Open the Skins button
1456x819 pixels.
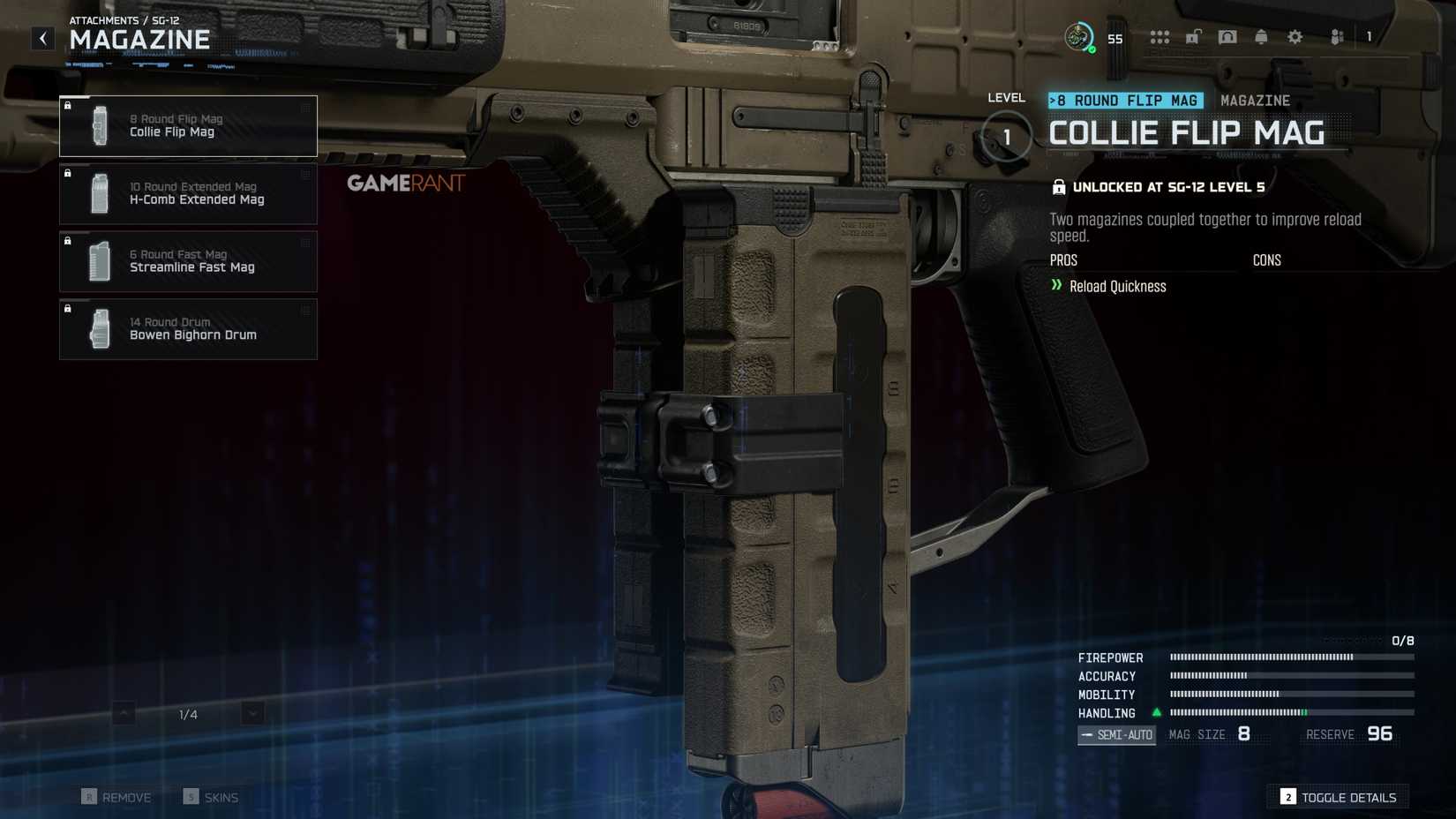click(x=212, y=797)
